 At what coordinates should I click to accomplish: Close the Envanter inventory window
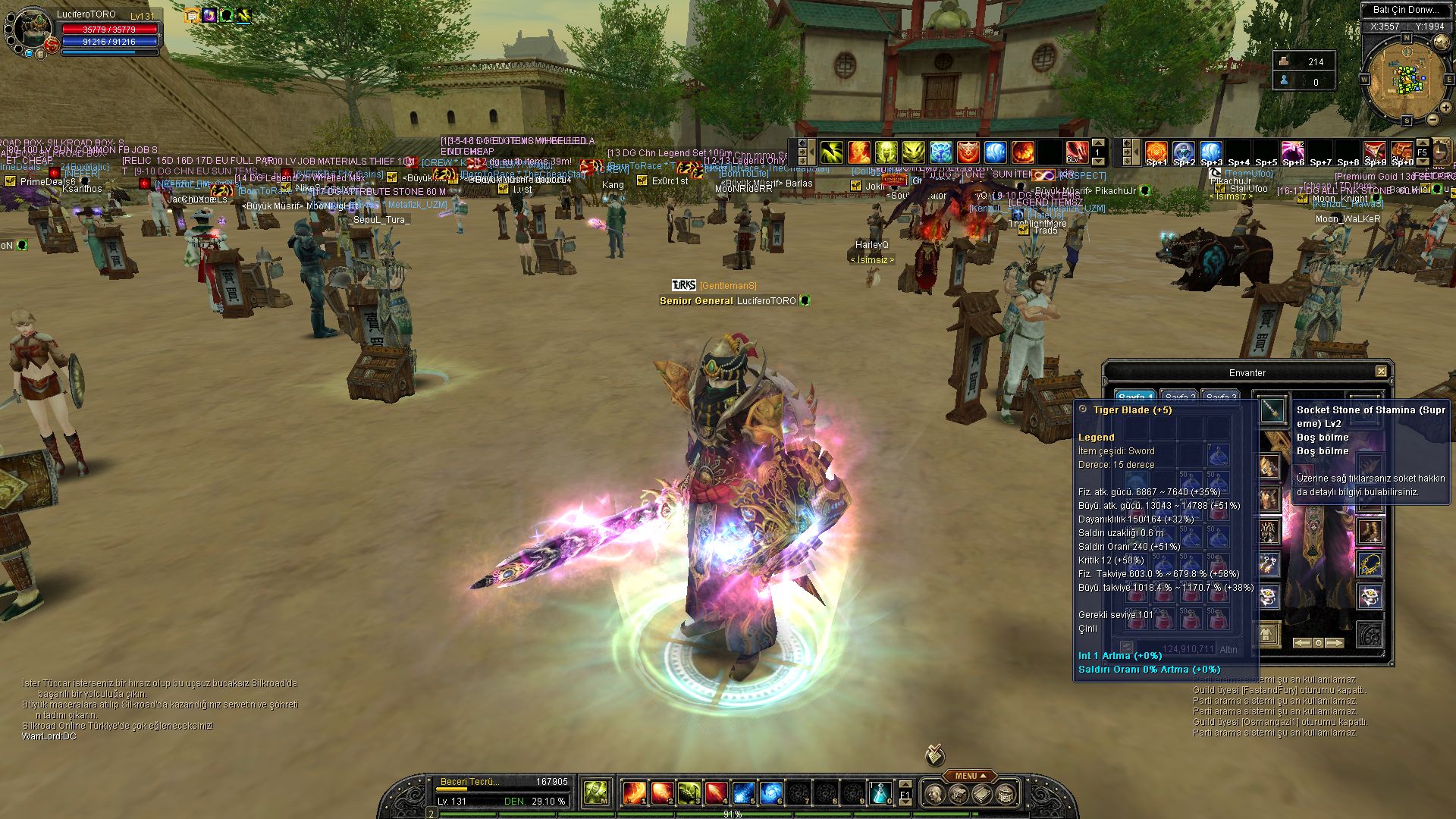coord(1381,372)
